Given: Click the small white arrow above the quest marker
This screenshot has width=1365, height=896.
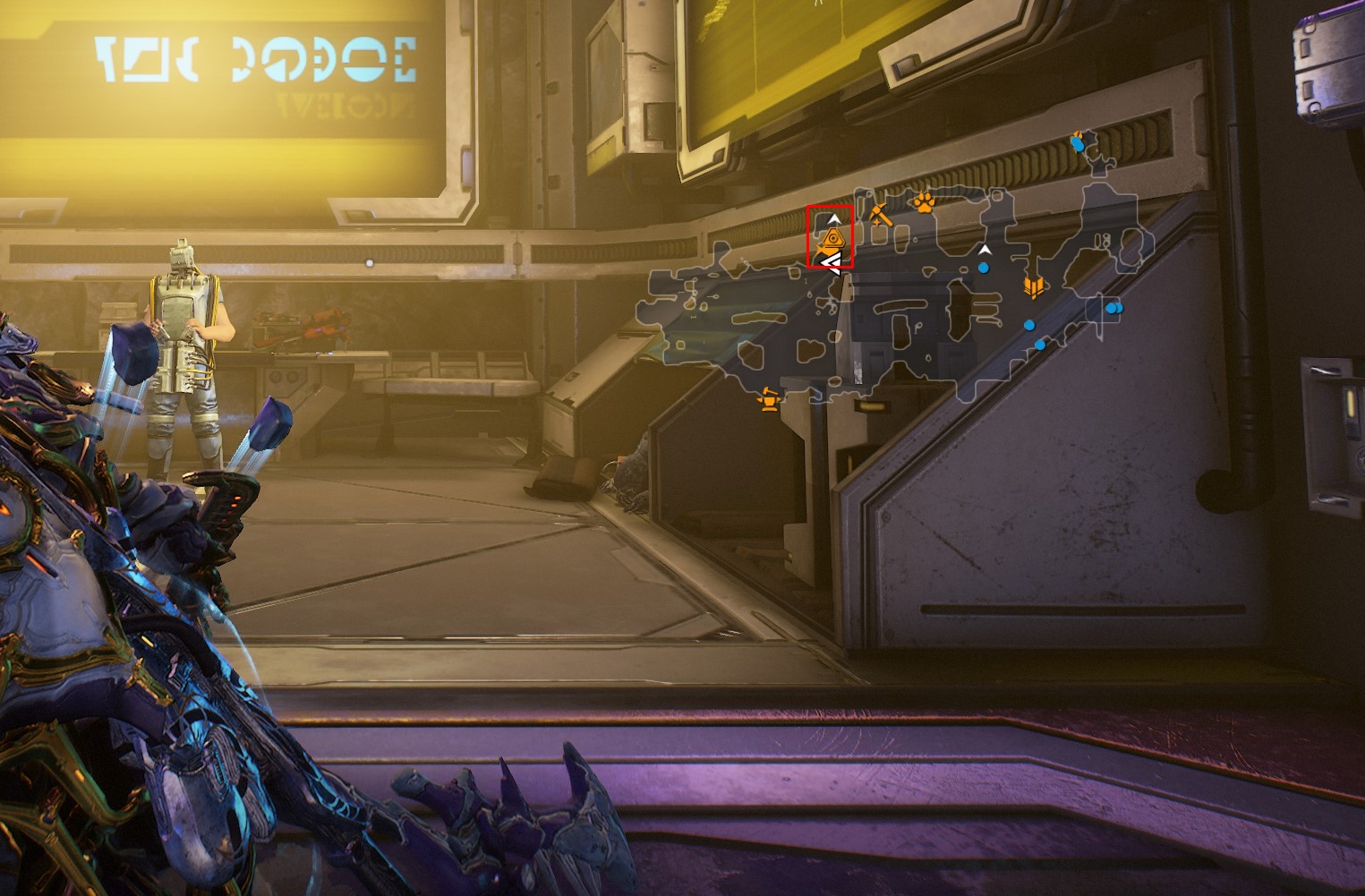Looking at the screenshot, I should pos(834,218).
